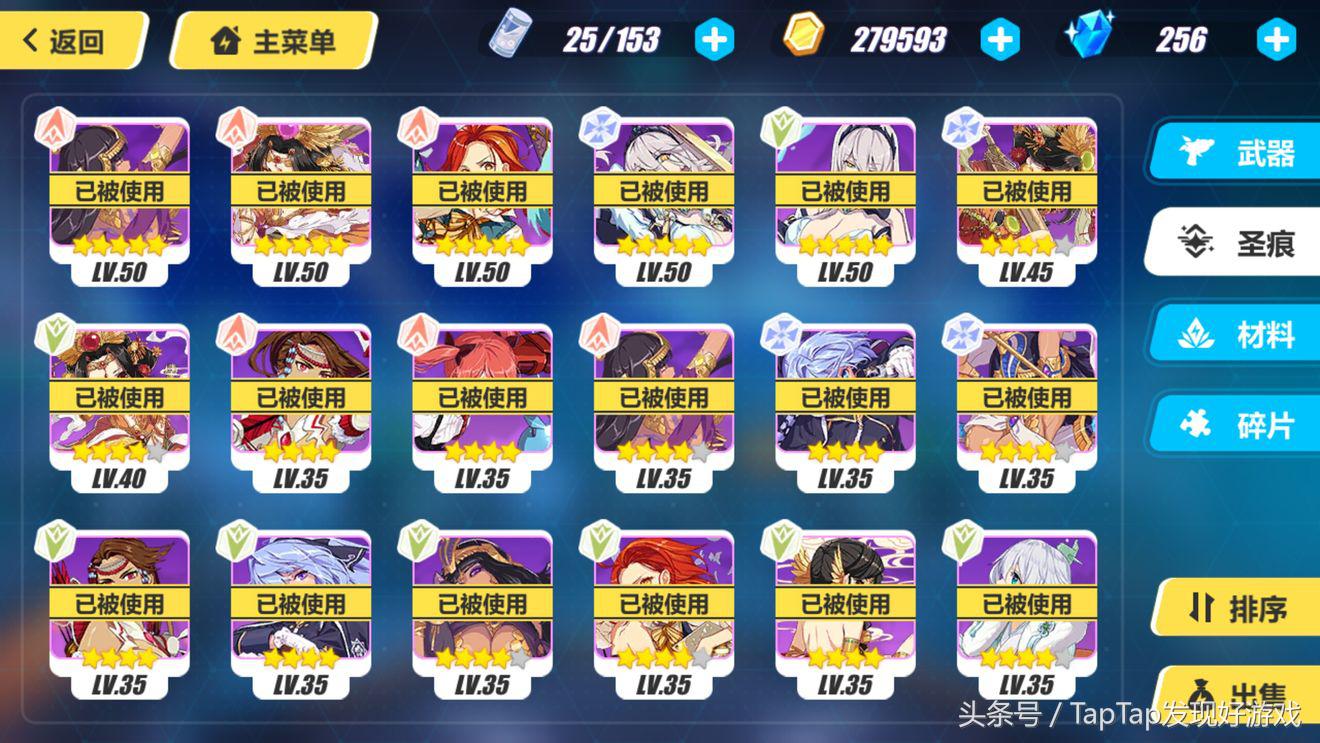
Task: Tap the plus button next to stamina
Action: (x=714, y=38)
